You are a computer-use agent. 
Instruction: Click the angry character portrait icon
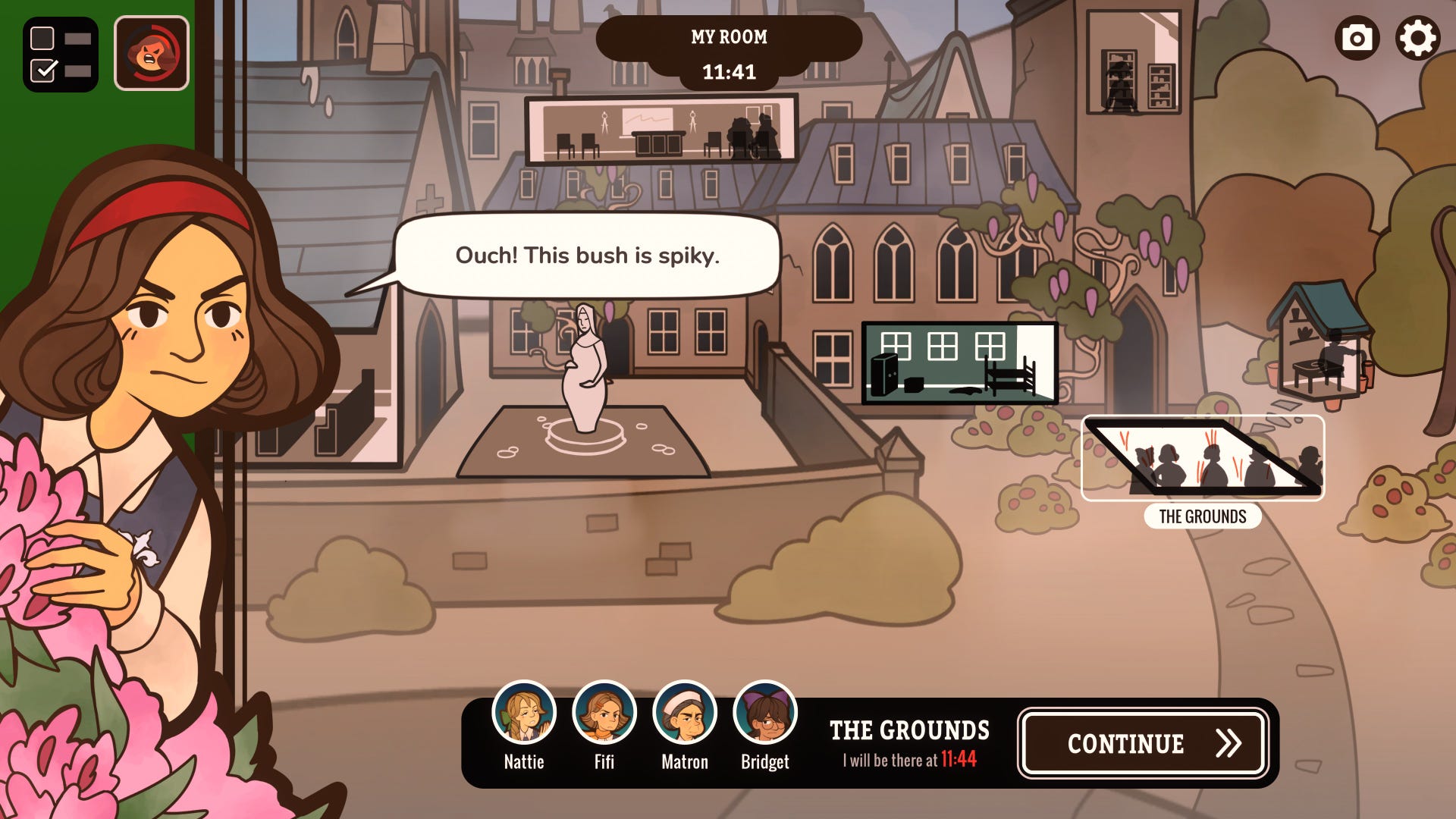click(152, 54)
